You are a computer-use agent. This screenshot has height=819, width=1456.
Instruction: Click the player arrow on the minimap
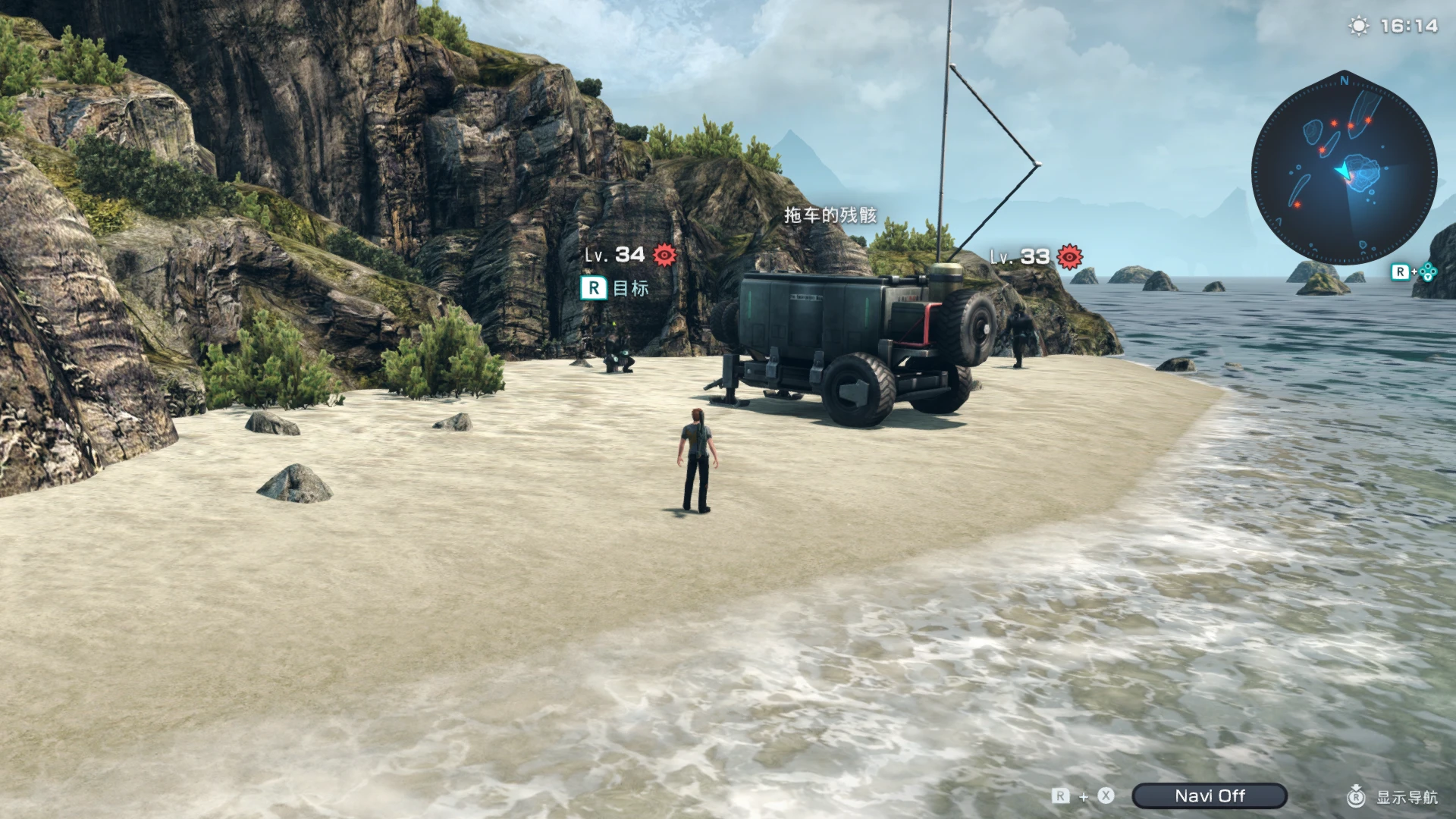click(1345, 171)
